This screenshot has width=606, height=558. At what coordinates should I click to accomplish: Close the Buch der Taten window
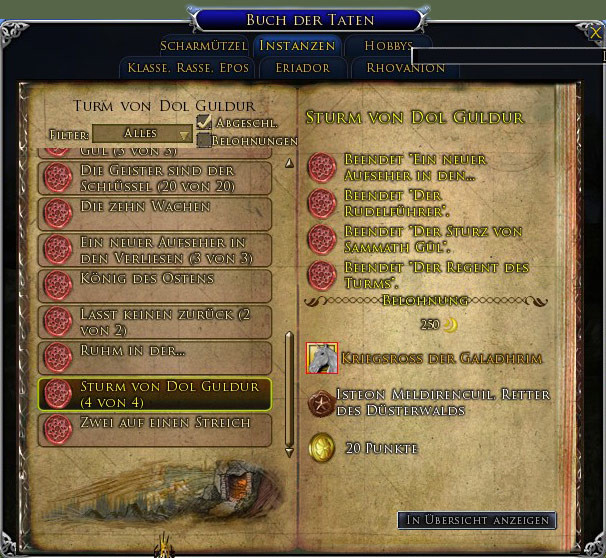596,33
